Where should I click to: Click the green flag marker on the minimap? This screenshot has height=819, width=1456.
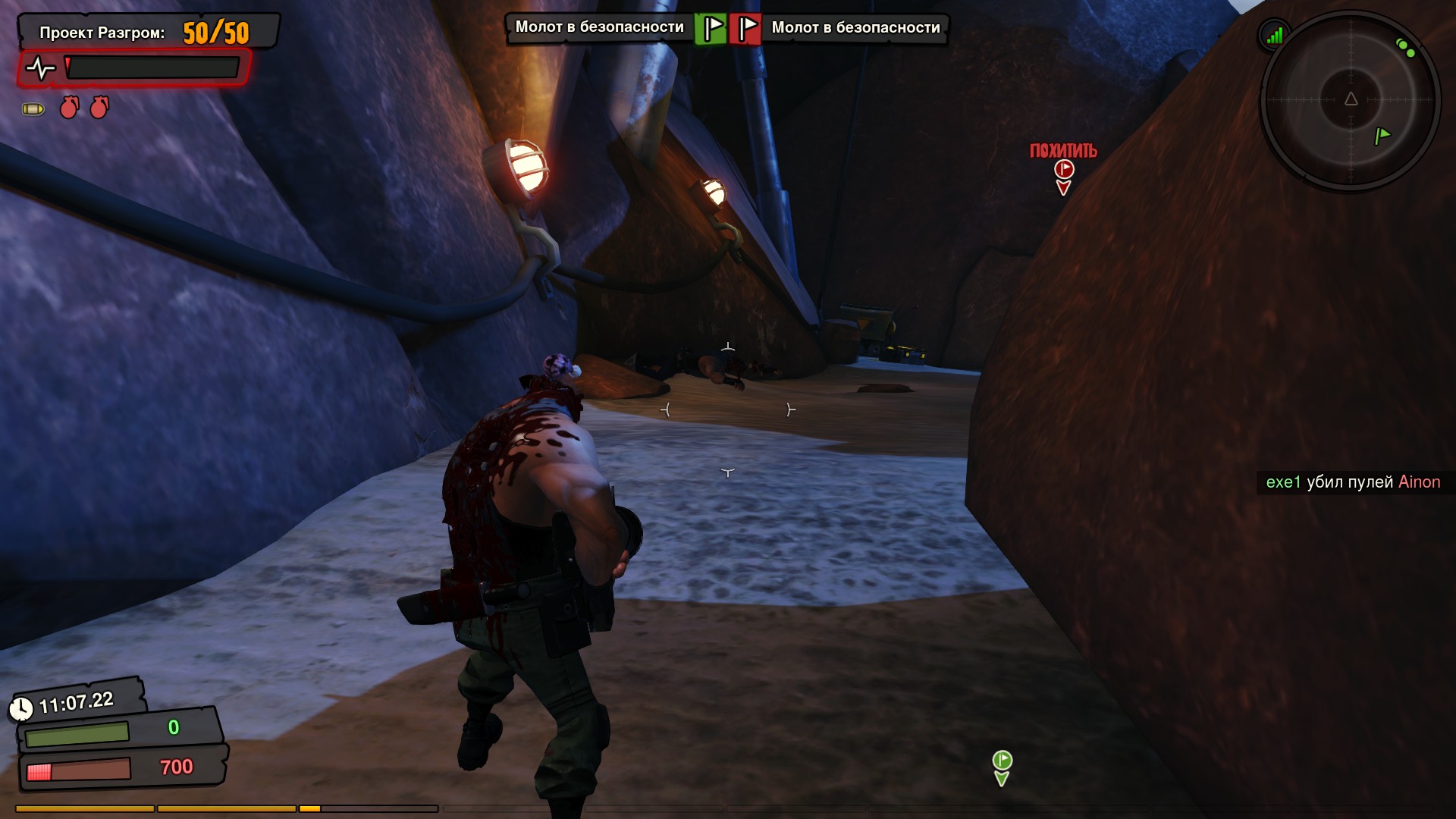(x=1382, y=136)
